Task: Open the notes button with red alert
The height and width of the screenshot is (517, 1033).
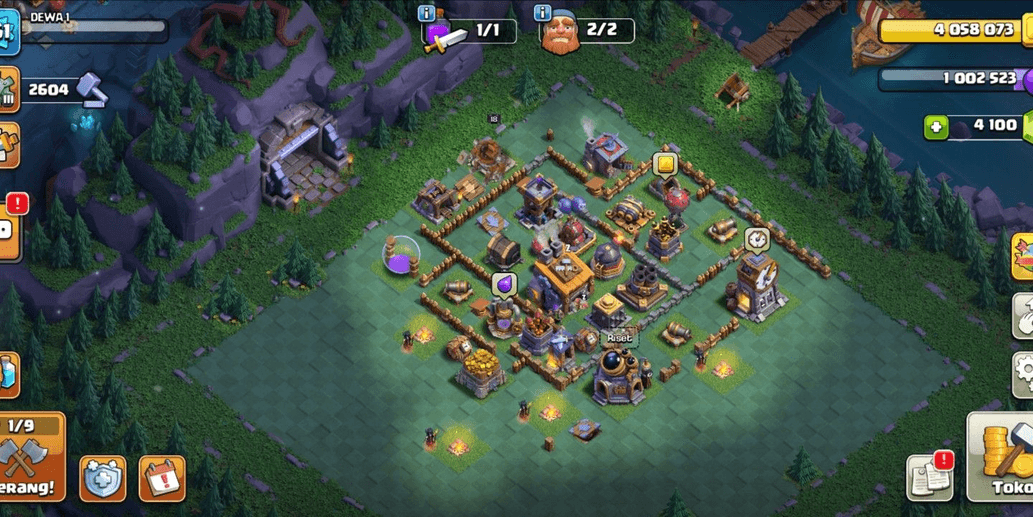Action: pos(930,476)
